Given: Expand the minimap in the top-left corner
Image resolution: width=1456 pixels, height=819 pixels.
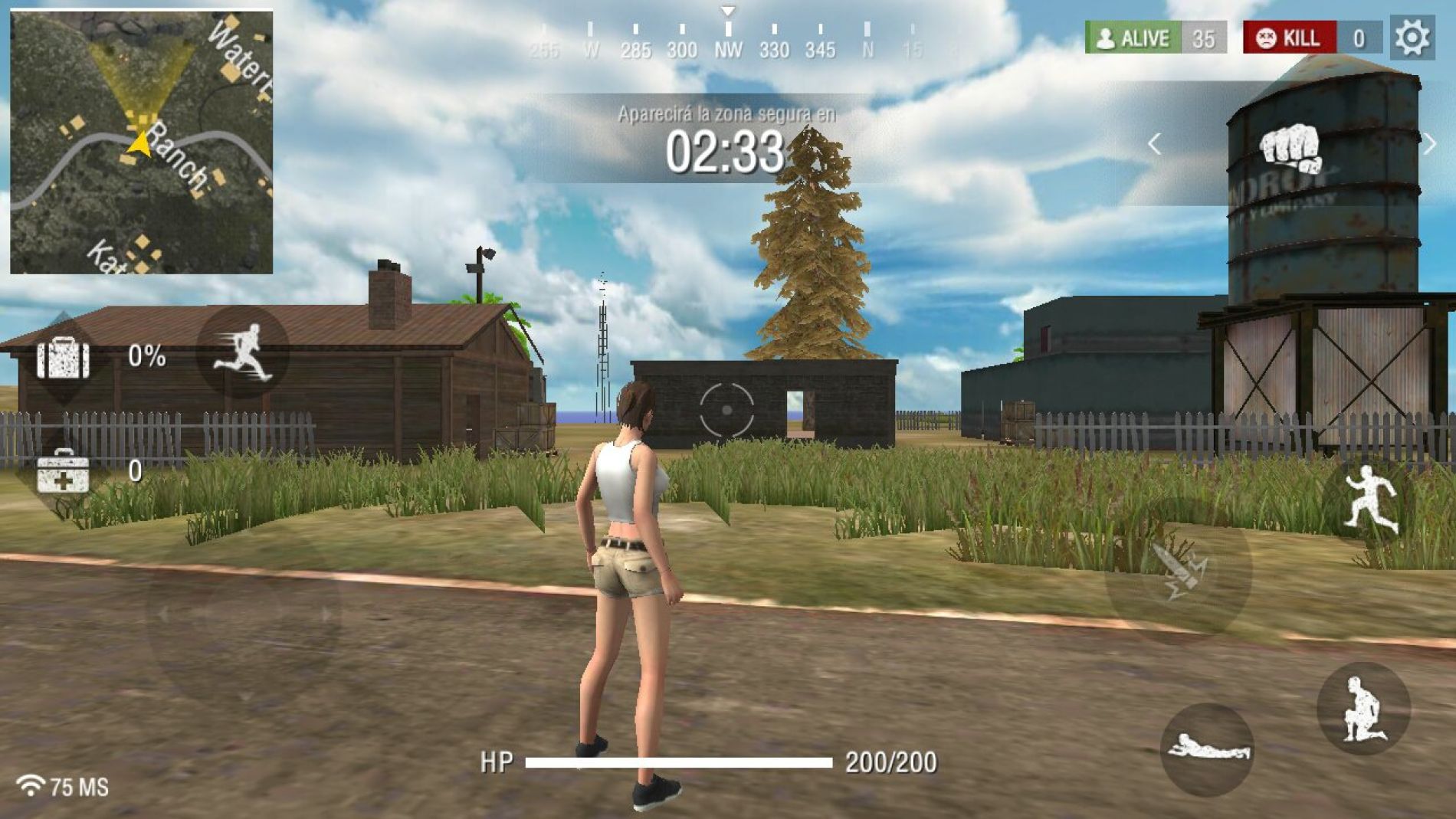Looking at the screenshot, I should [141, 140].
